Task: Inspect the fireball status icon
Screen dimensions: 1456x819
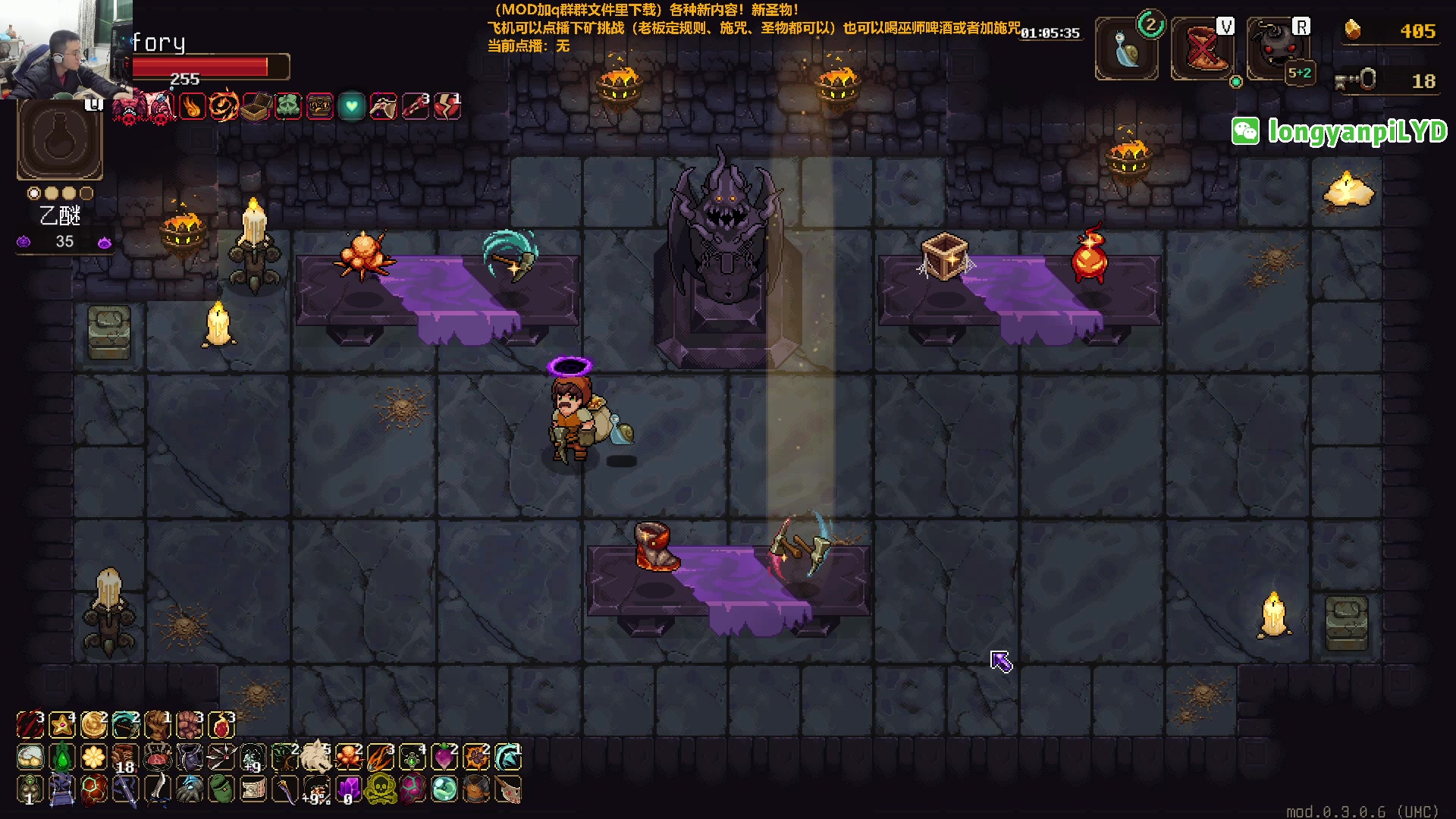Action: click(x=193, y=107)
